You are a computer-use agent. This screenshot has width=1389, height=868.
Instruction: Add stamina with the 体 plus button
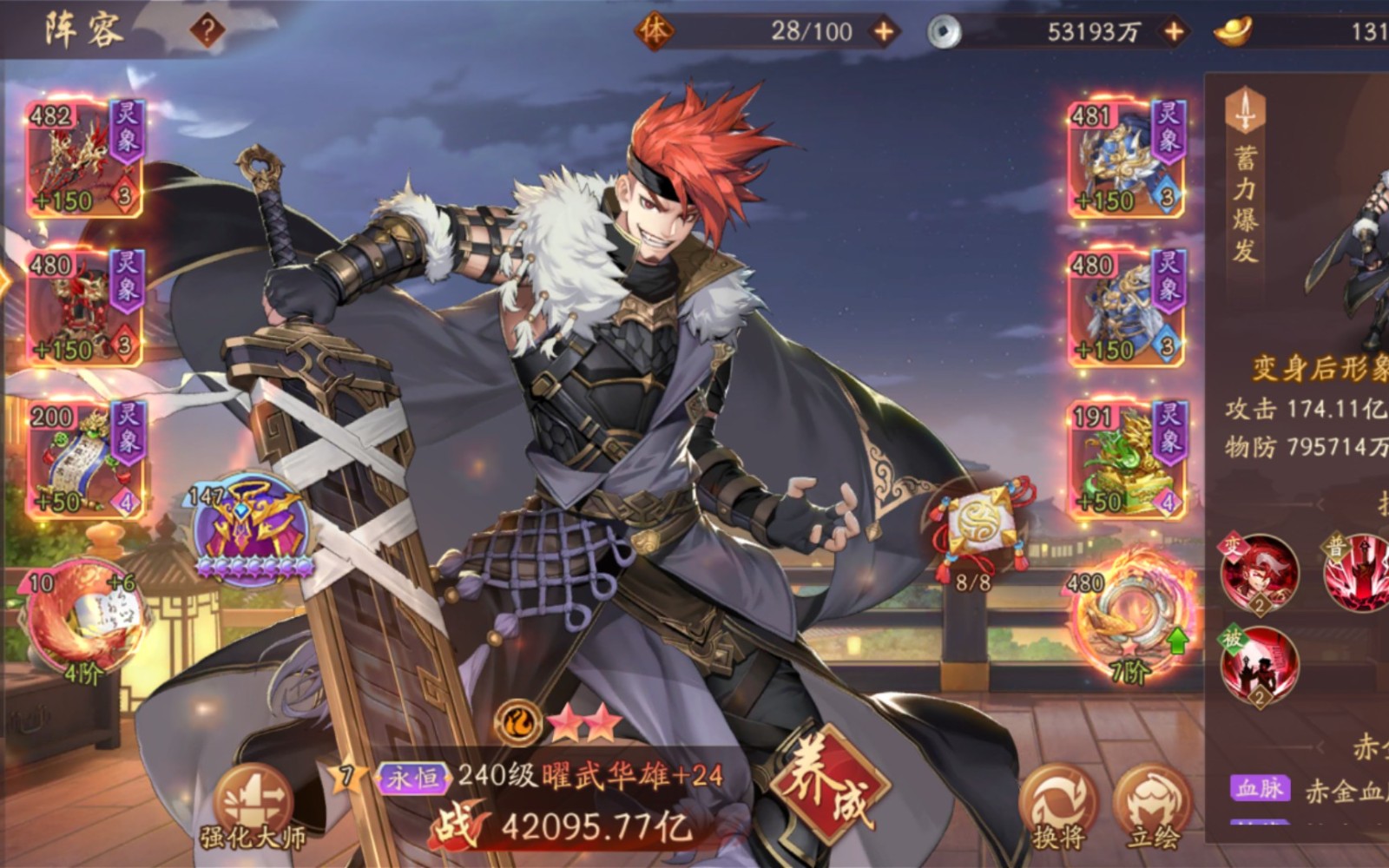(x=884, y=32)
